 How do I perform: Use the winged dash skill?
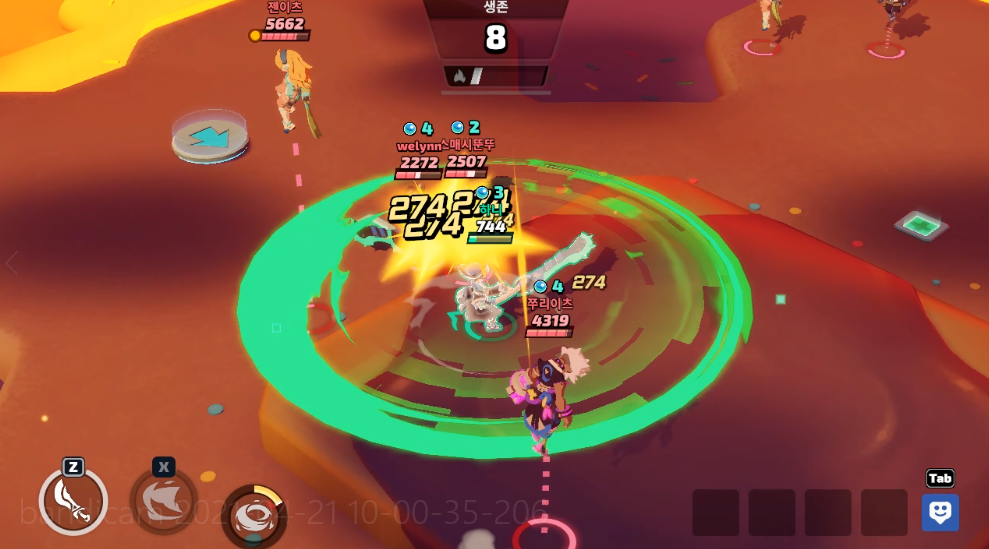pyautogui.click(x=163, y=496)
